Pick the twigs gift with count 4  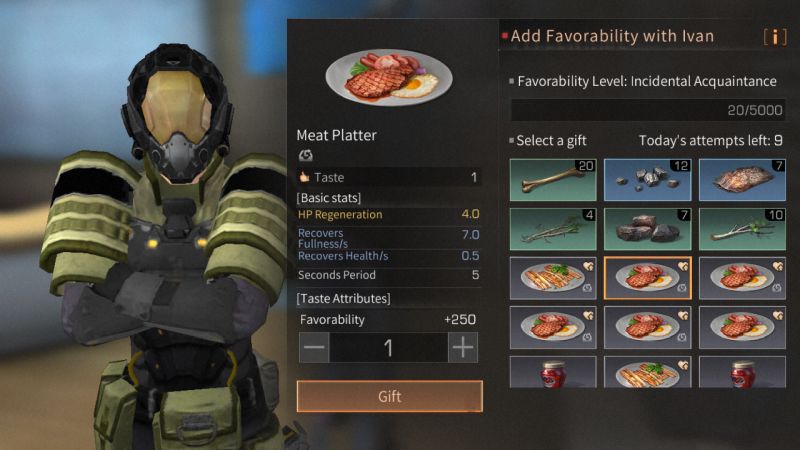click(553, 228)
